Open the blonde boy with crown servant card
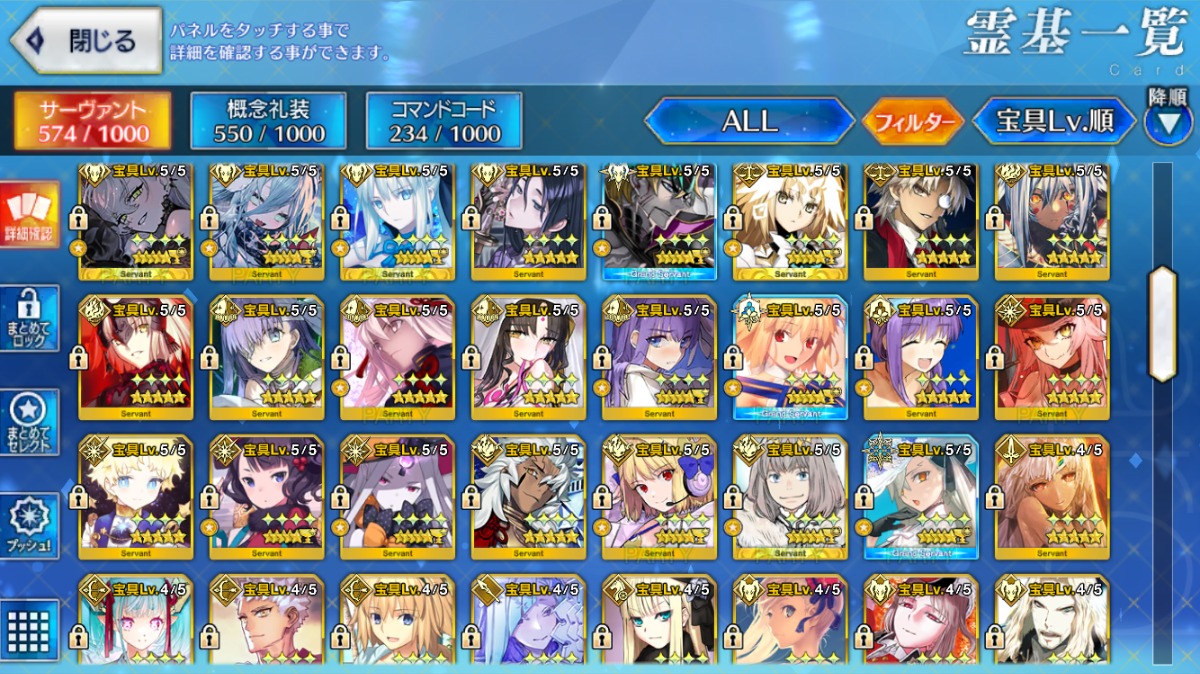The image size is (1200, 674). tap(136, 496)
